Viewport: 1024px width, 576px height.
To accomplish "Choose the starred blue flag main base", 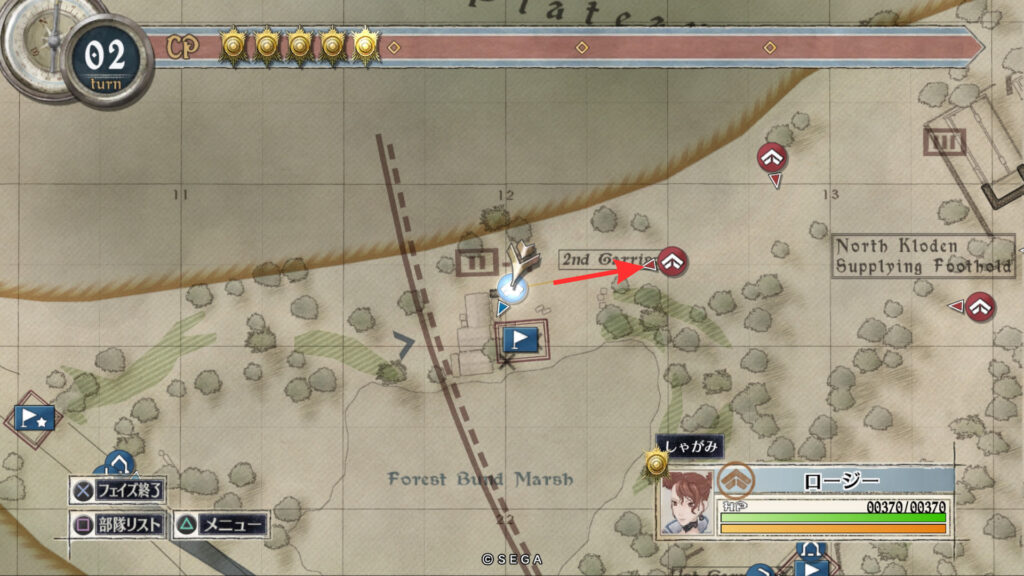I will (x=33, y=418).
